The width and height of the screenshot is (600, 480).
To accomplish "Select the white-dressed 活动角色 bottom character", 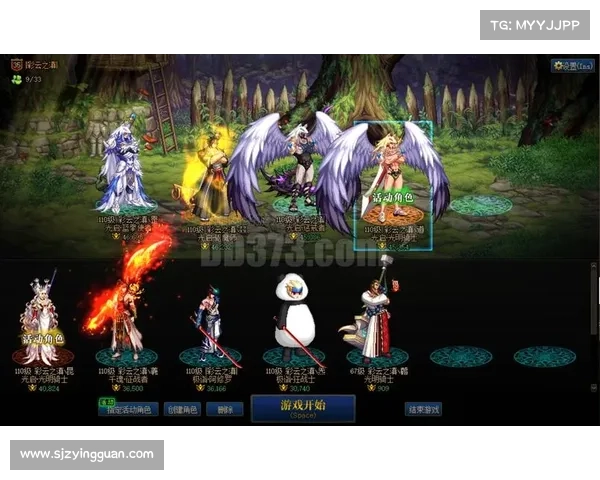I will tap(41, 318).
